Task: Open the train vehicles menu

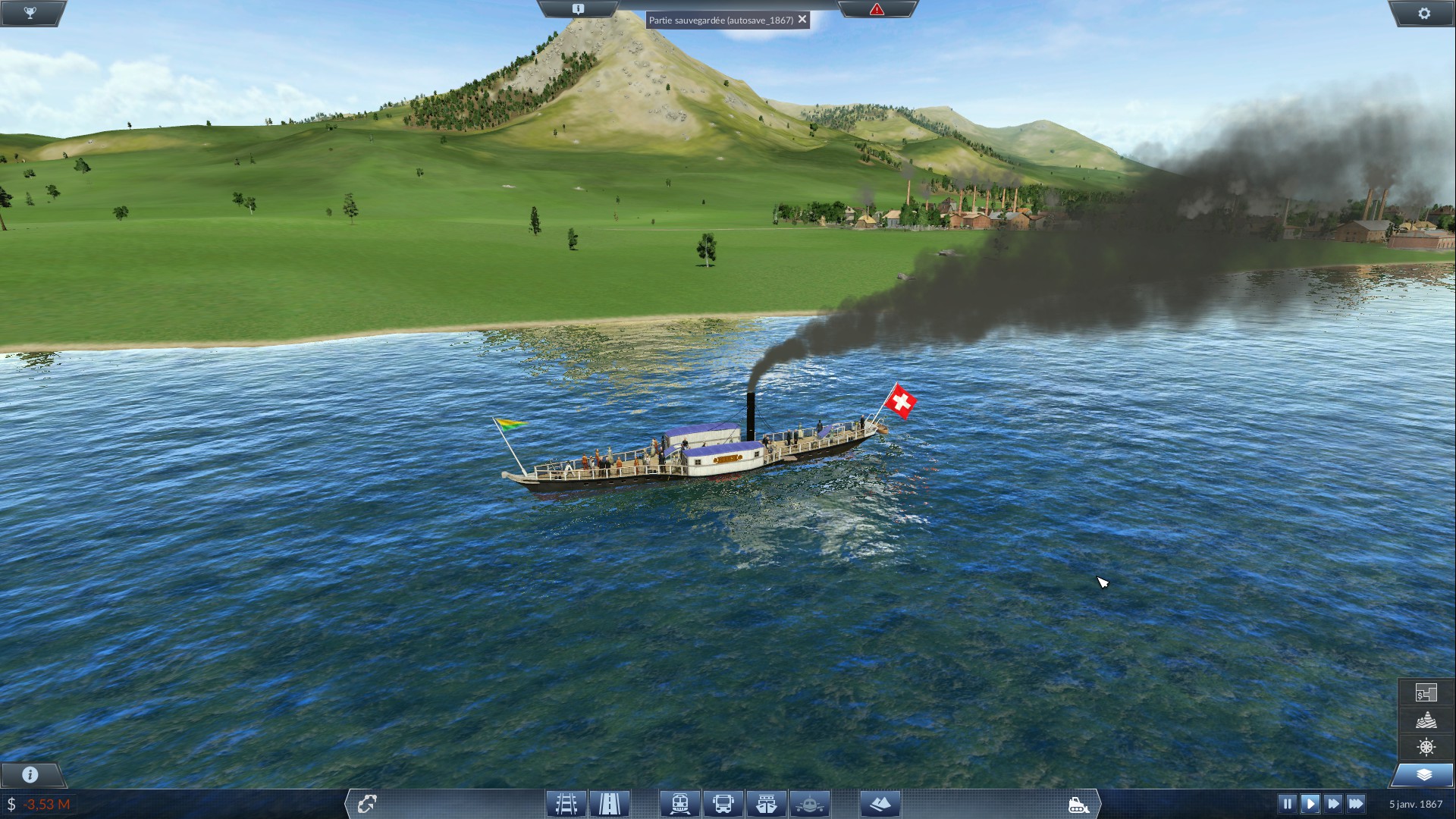Action: [679, 803]
